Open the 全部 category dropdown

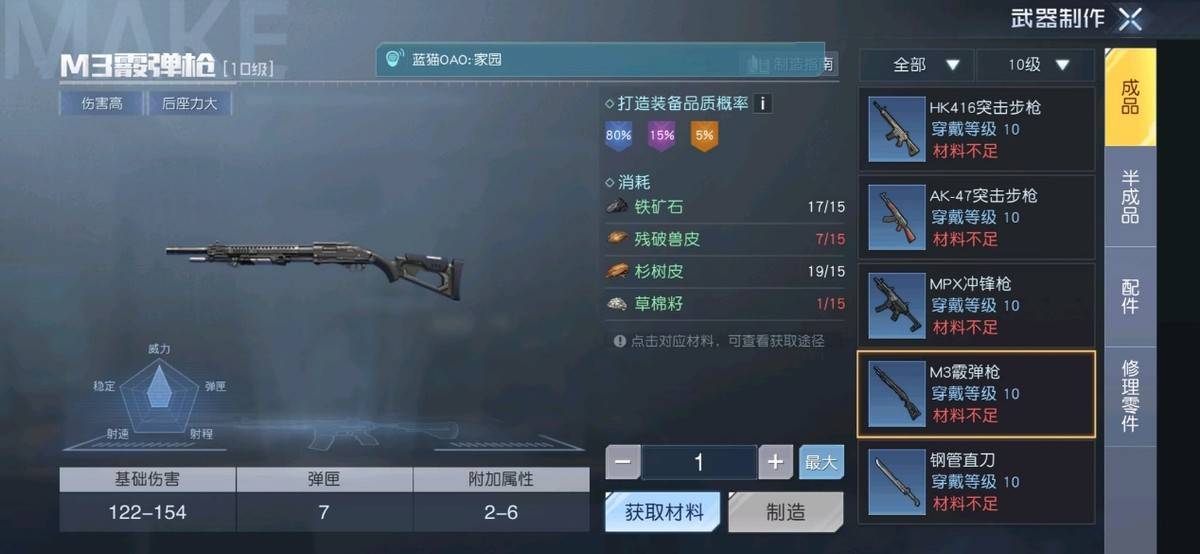click(x=916, y=65)
